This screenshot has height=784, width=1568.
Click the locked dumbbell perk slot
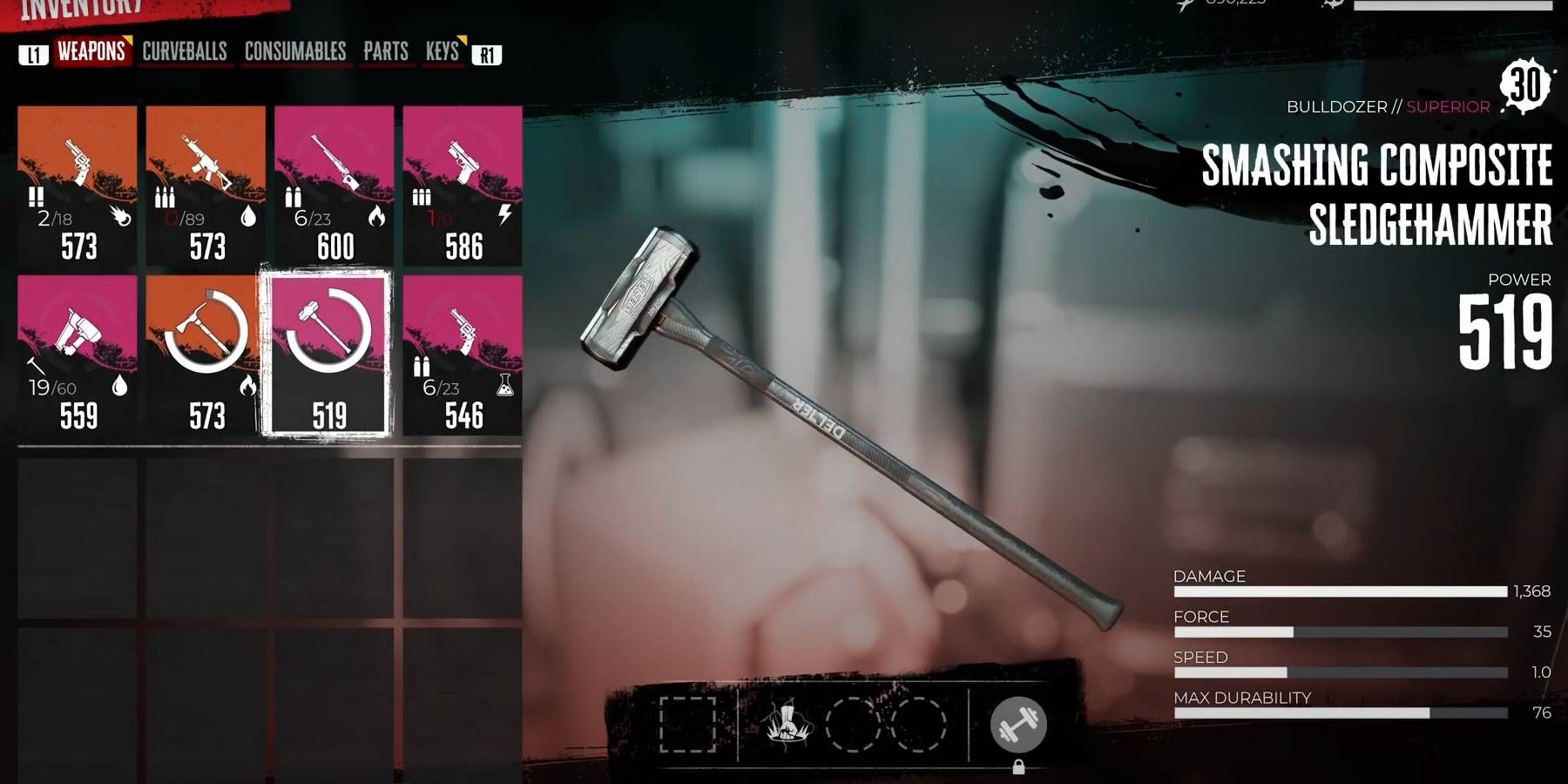1017,725
